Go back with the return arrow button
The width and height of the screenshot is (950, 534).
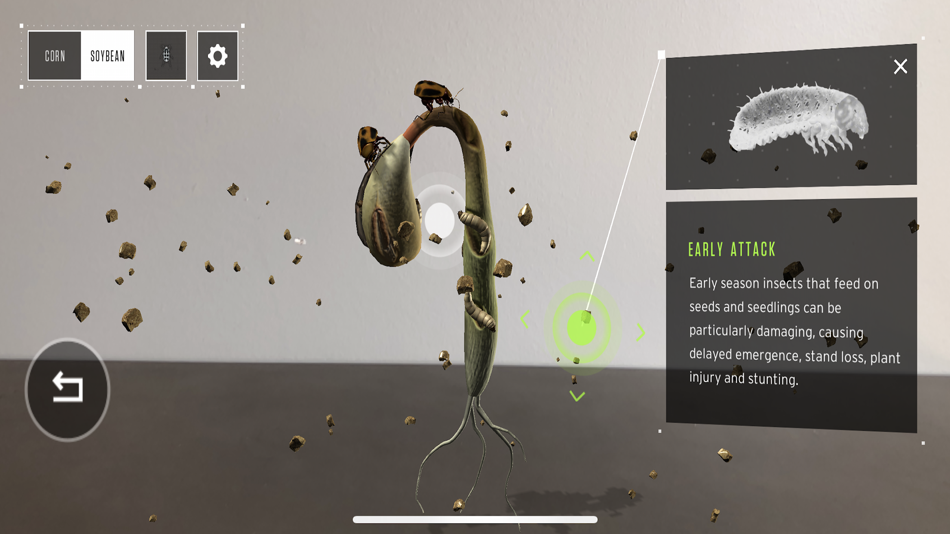67,388
